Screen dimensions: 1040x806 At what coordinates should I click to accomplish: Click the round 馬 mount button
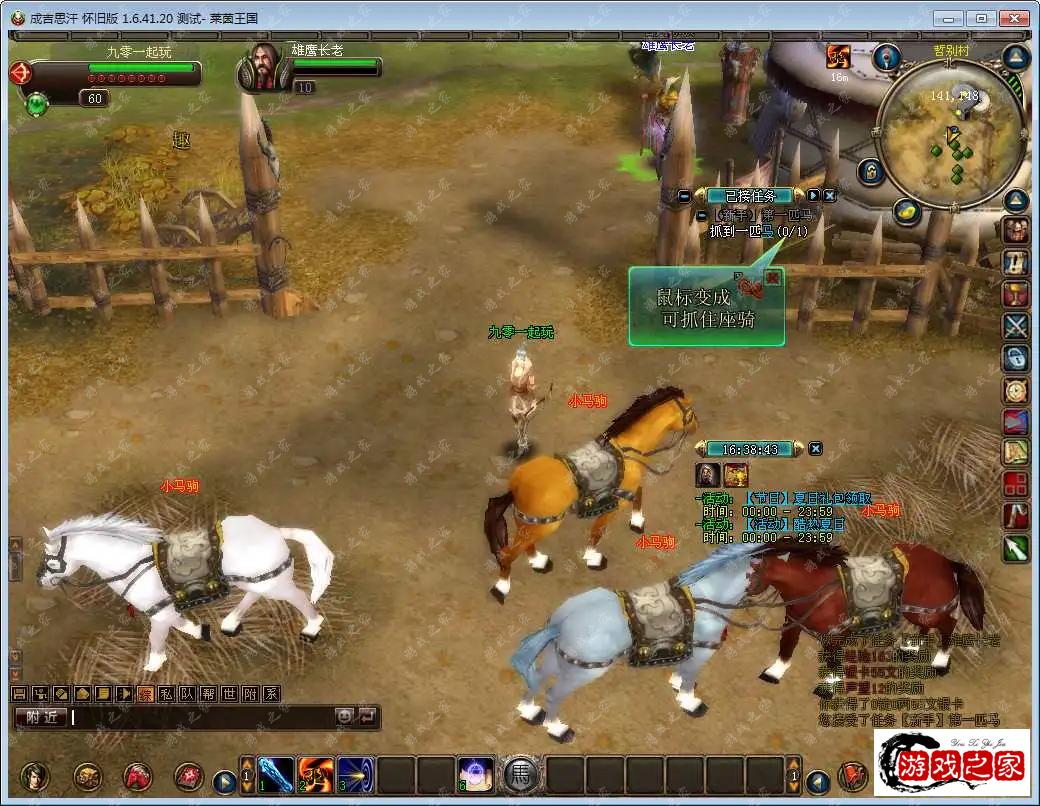tap(521, 775)
